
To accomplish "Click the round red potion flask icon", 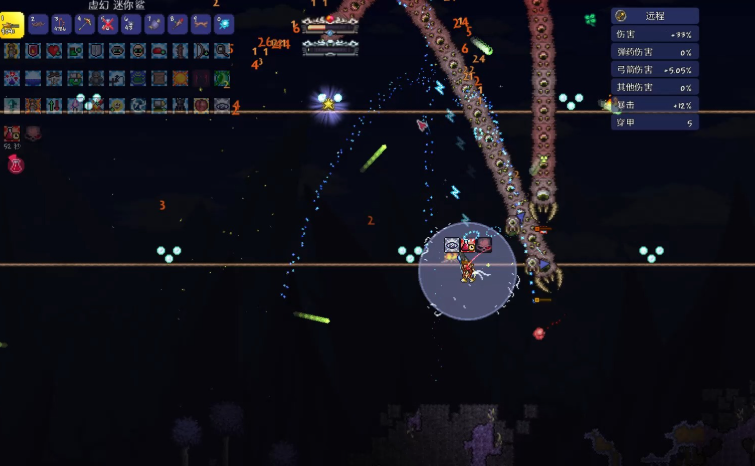I will (15, 164).
